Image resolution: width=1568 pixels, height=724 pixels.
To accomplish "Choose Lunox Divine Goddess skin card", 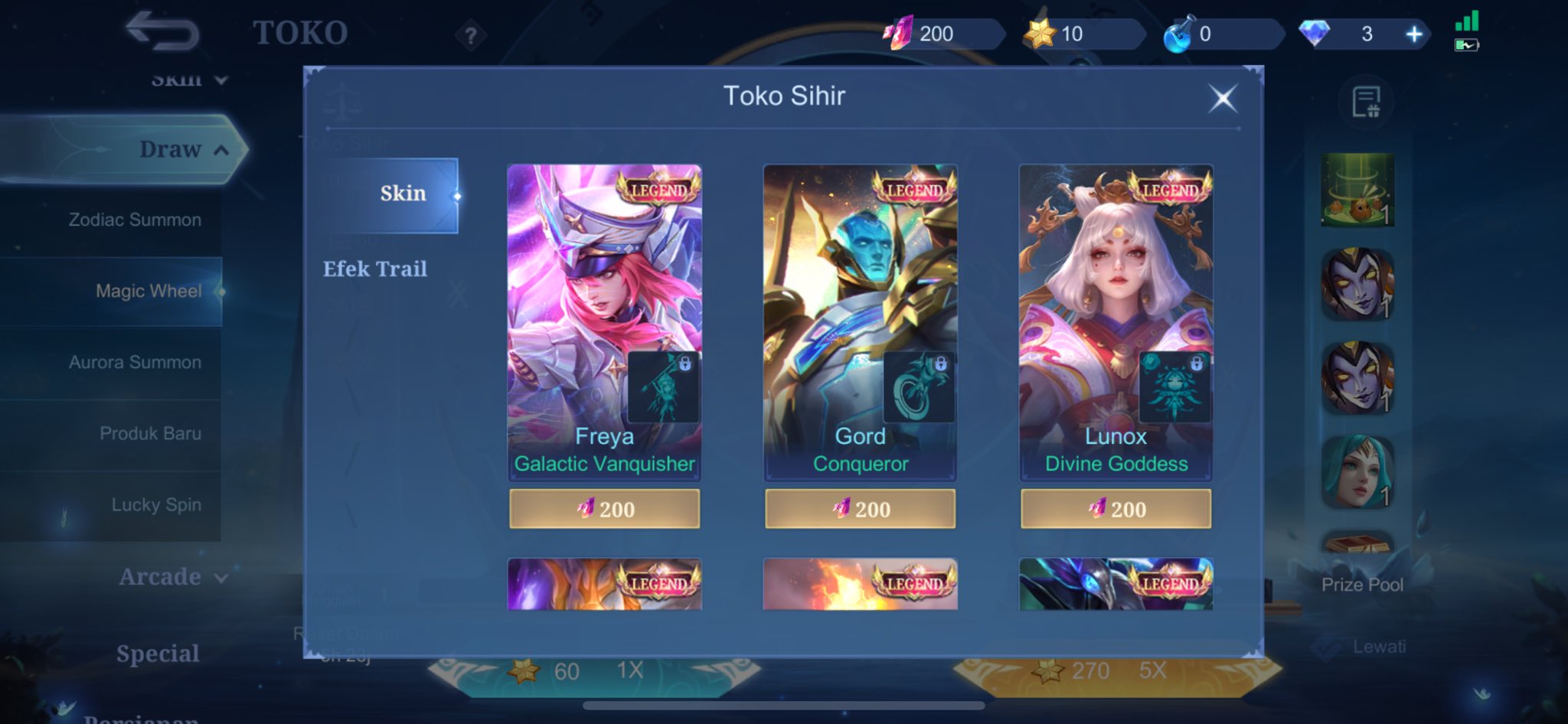I will (1116, 321).
